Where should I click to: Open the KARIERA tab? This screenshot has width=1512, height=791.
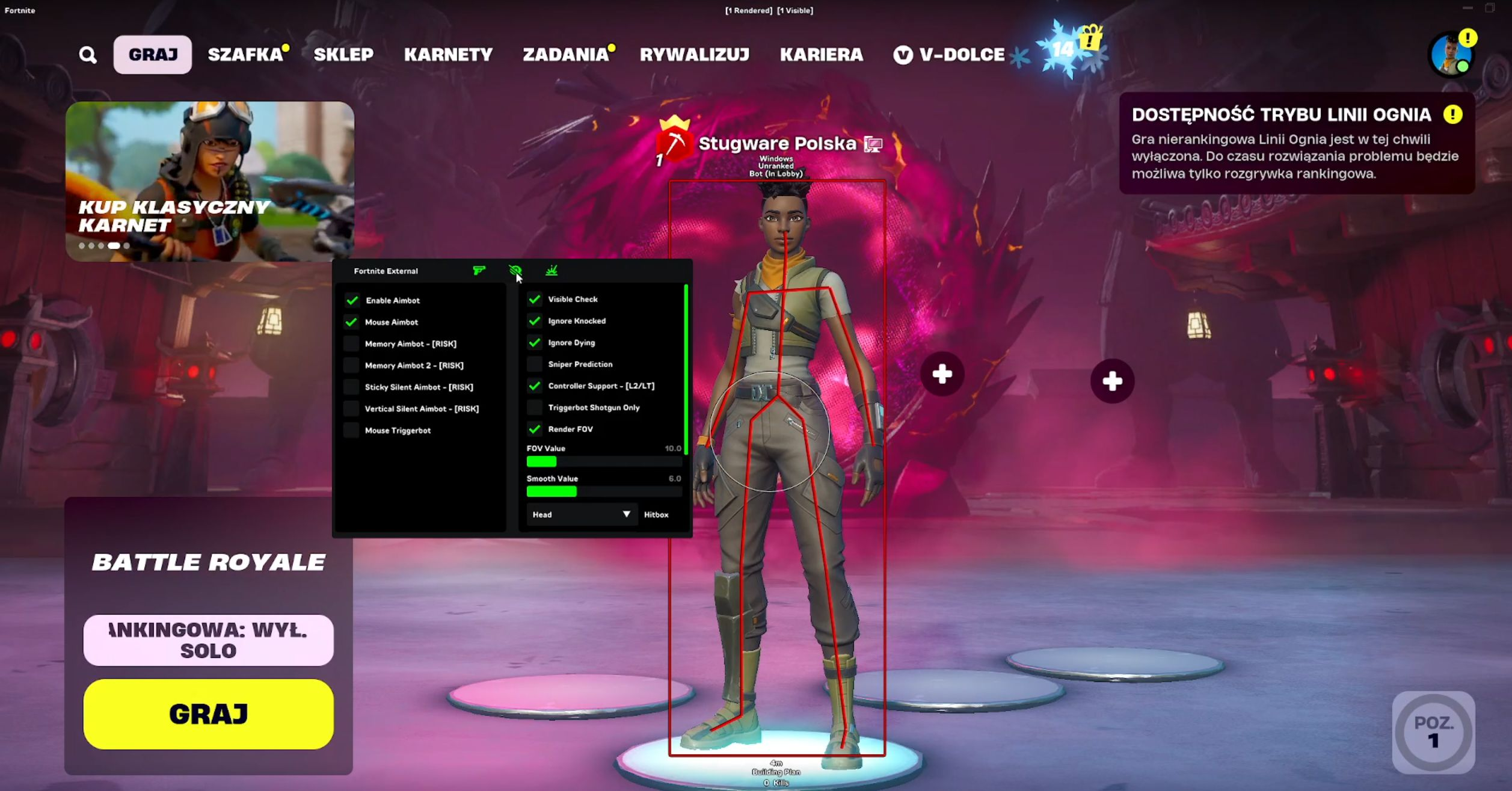tap(822, 55)
